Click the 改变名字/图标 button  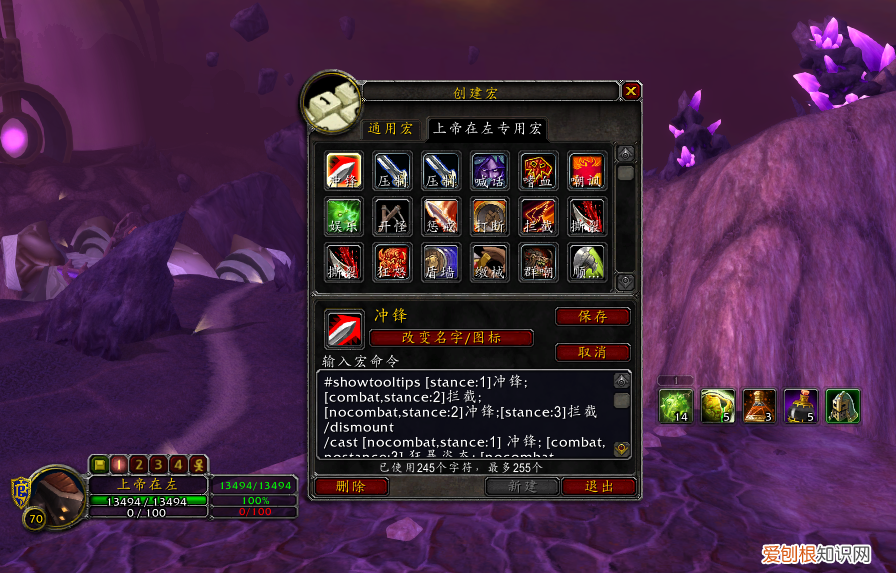click(x=451, y=338)
